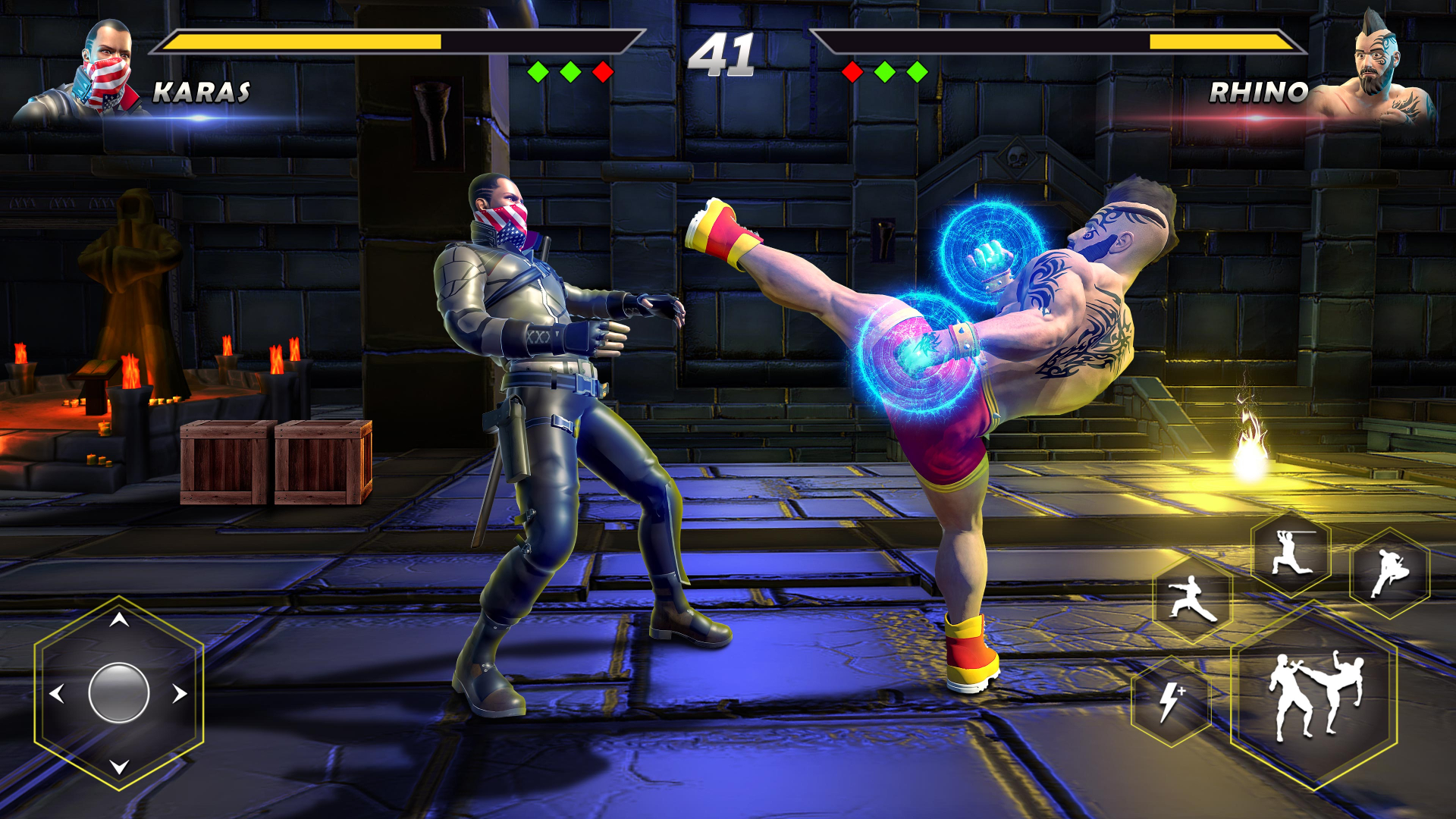Tap the KARAS name label
Image resolution: width=1456 pixels, height=819 pixels.
[201, 93]
